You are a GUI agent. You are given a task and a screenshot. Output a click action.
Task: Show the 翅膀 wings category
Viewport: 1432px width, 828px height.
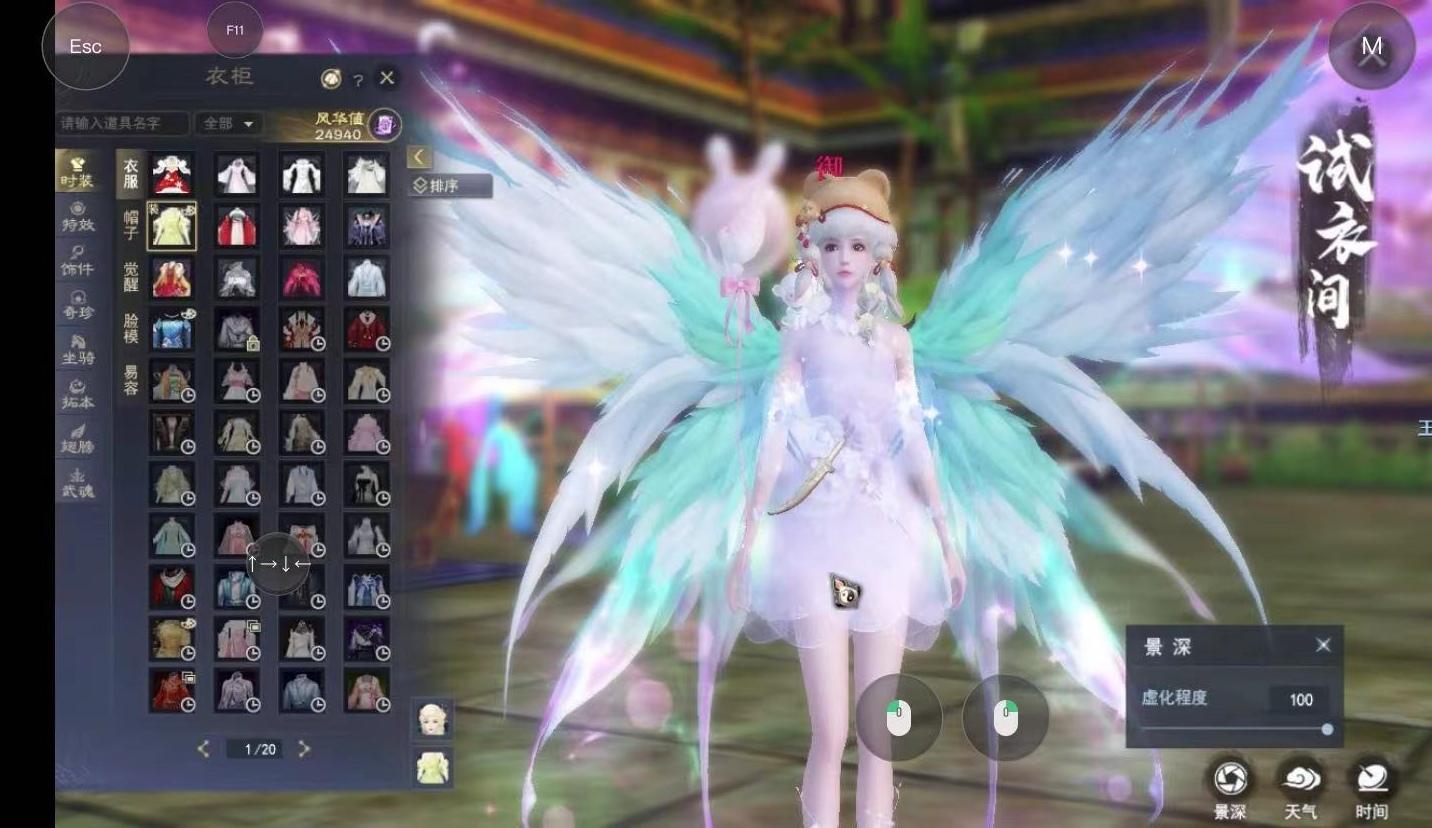pos(77,438)
